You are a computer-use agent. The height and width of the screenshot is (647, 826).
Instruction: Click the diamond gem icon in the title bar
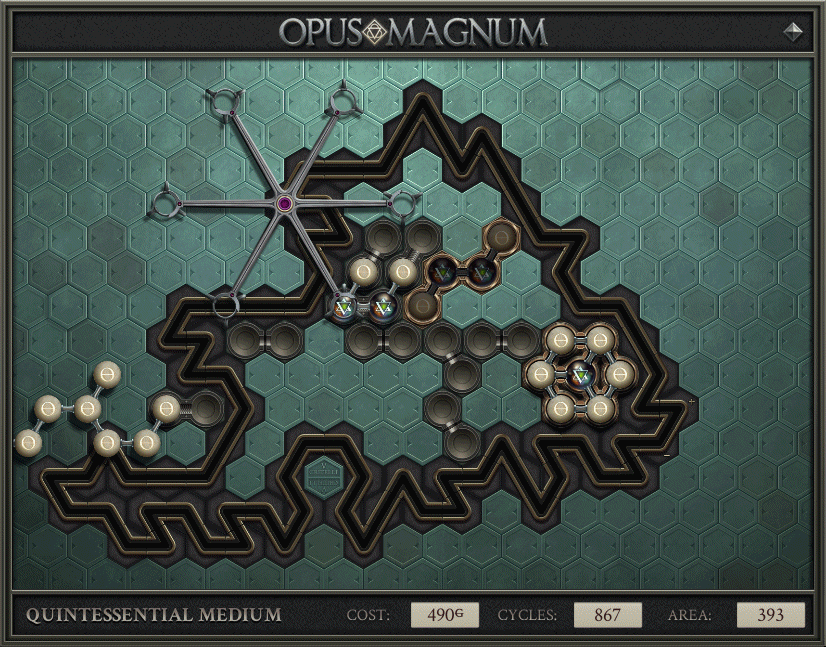[x=794, y=31]
